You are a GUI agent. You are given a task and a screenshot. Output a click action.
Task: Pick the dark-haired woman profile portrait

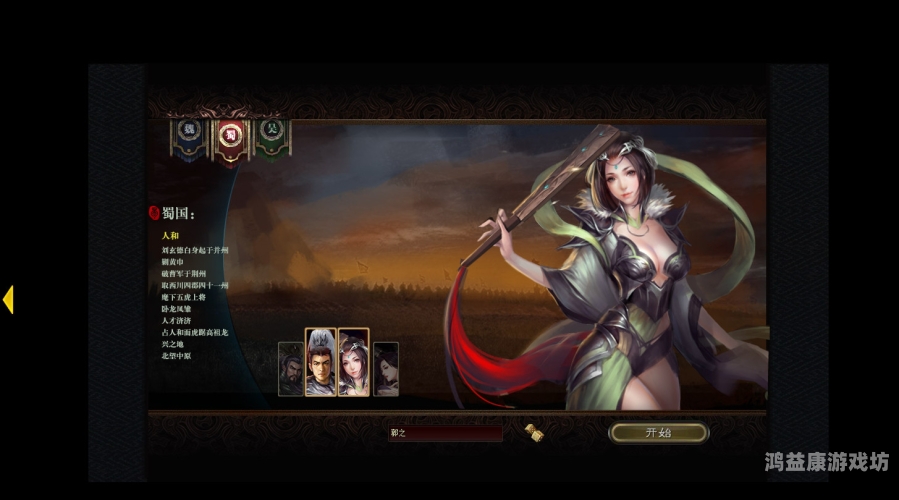click(x=386, y=369)
